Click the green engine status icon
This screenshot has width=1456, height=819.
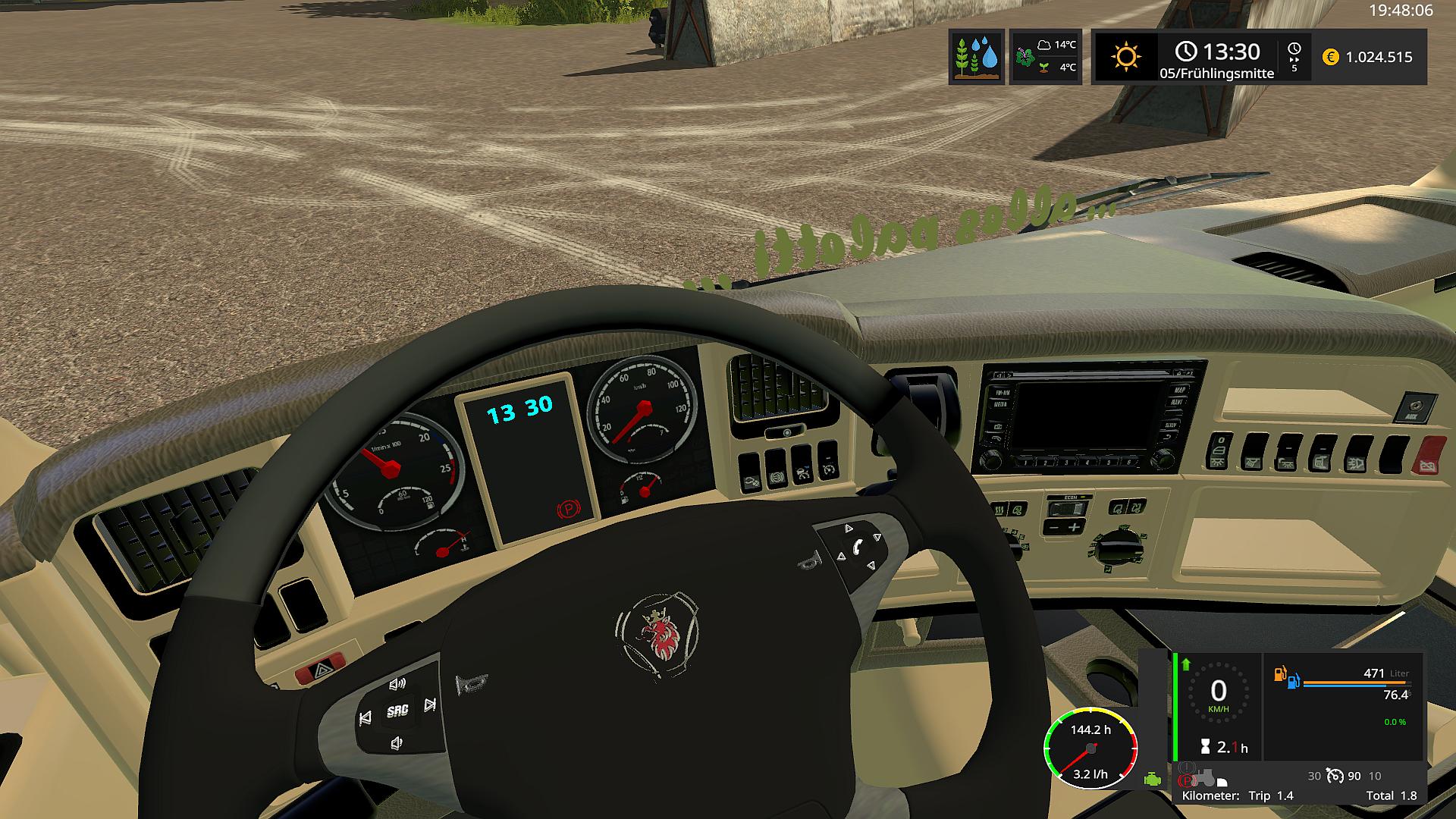pos(1153,779)
